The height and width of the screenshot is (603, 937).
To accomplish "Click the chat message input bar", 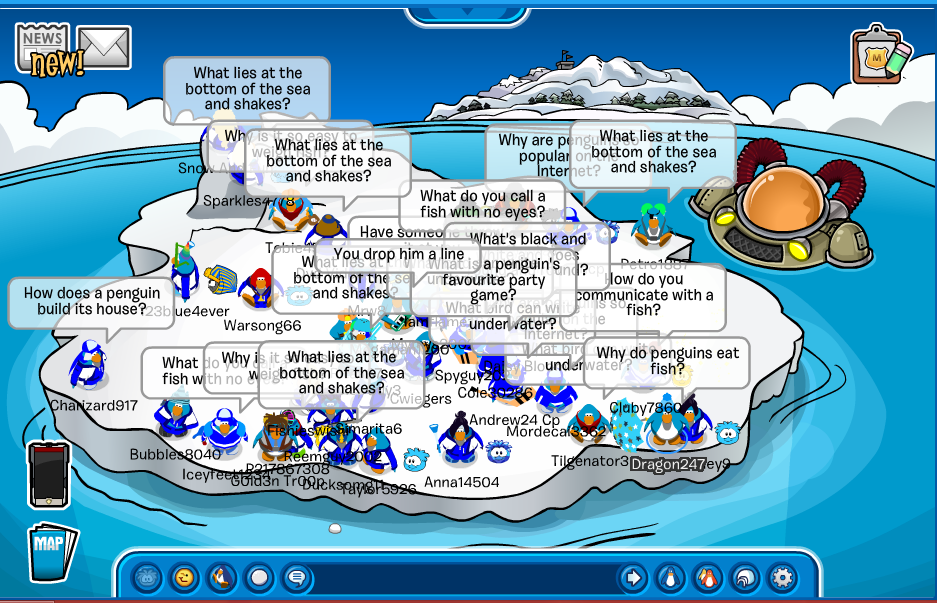I will (462, 577).
